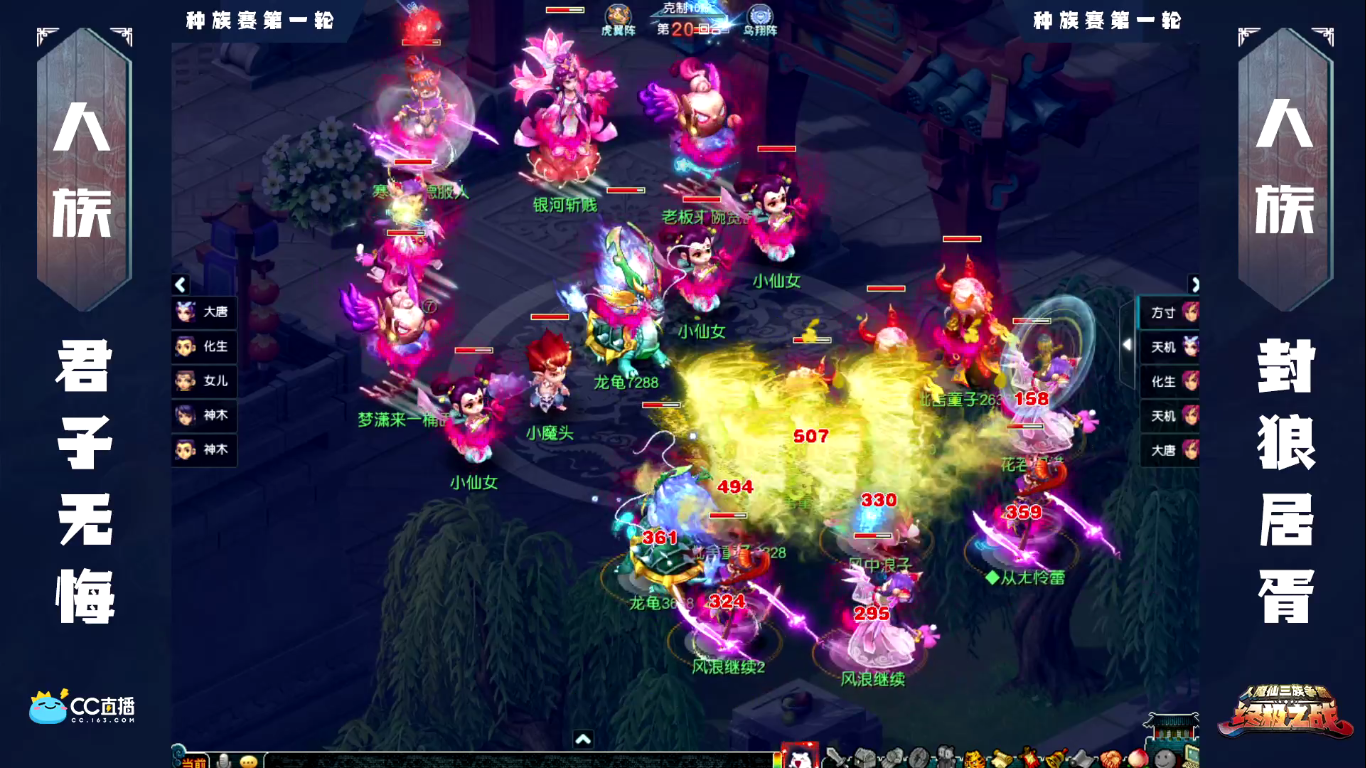The image size is (1366, 768).
Task: Click the panda avatar icon in the bottom bar
Action: pyautogui.click(x=799, y=757)
